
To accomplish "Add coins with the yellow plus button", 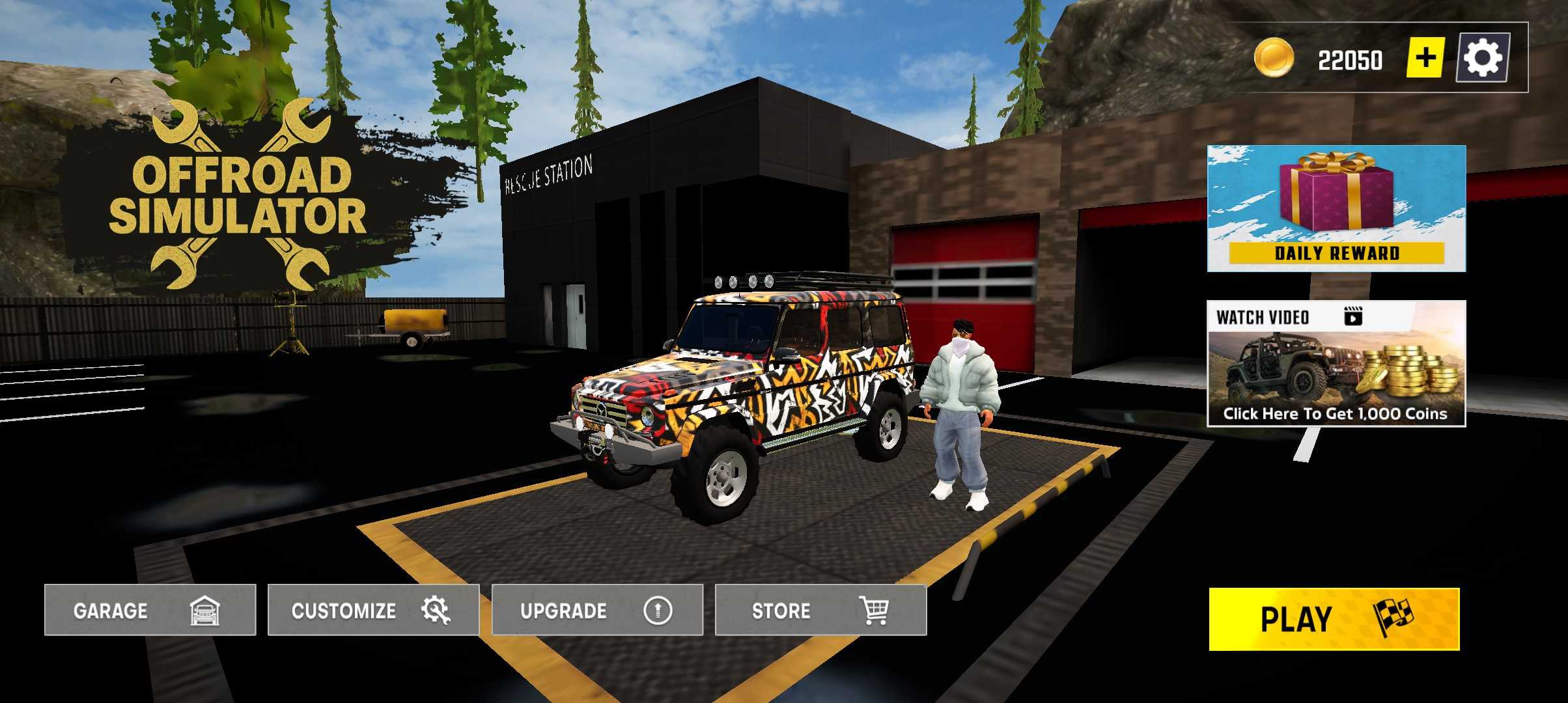I will 1425,58.
